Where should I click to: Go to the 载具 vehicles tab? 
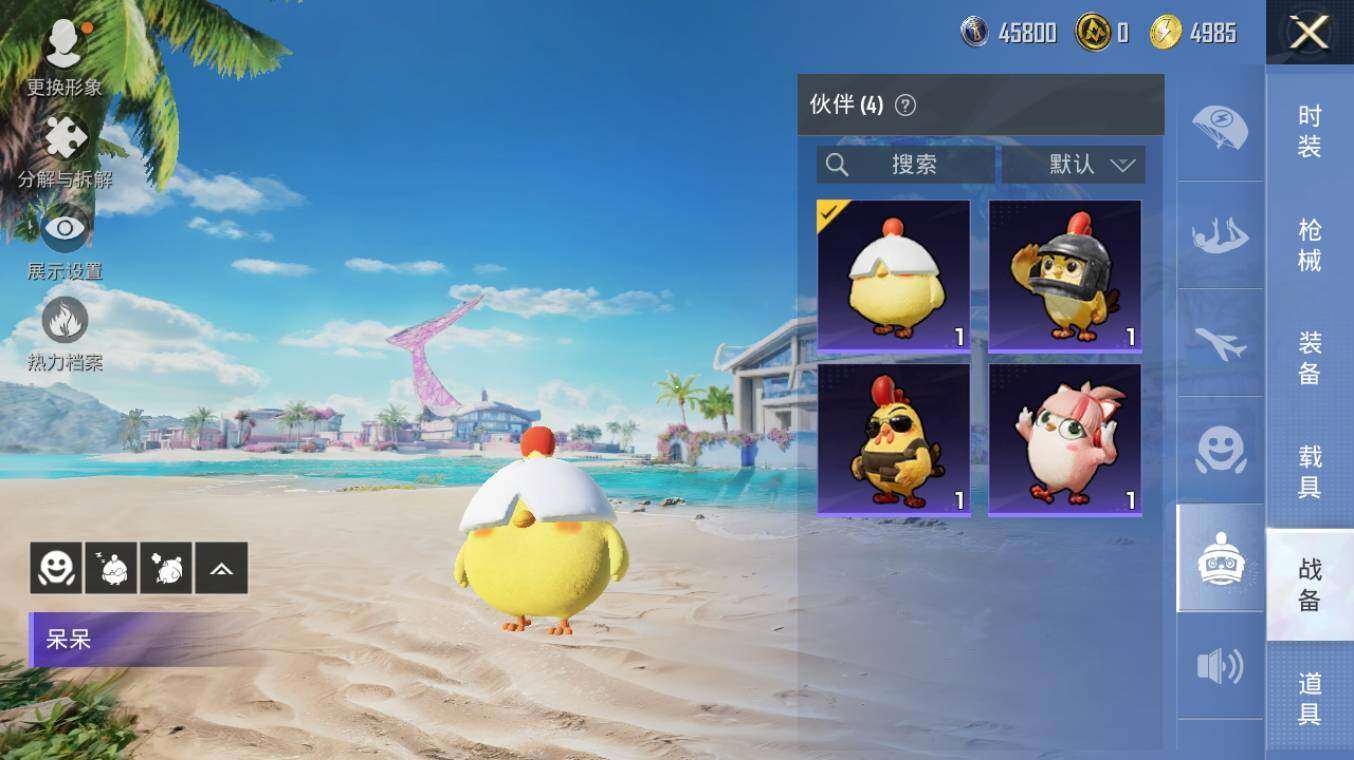click(1309, 472)
